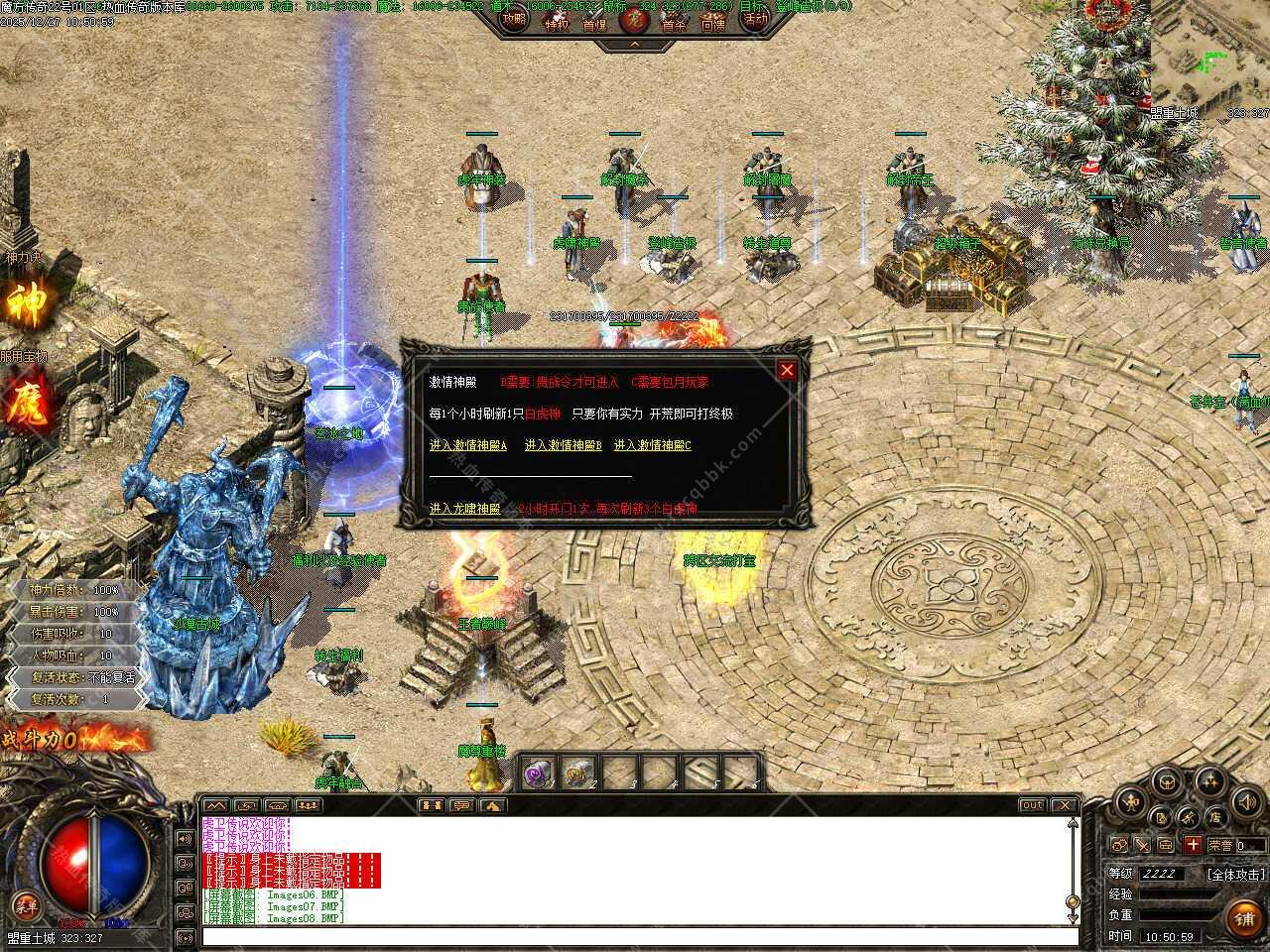Open the 店 store round button
Image resolution: width=1270 pixels, height=952 pixels.
click(1214, 818)
